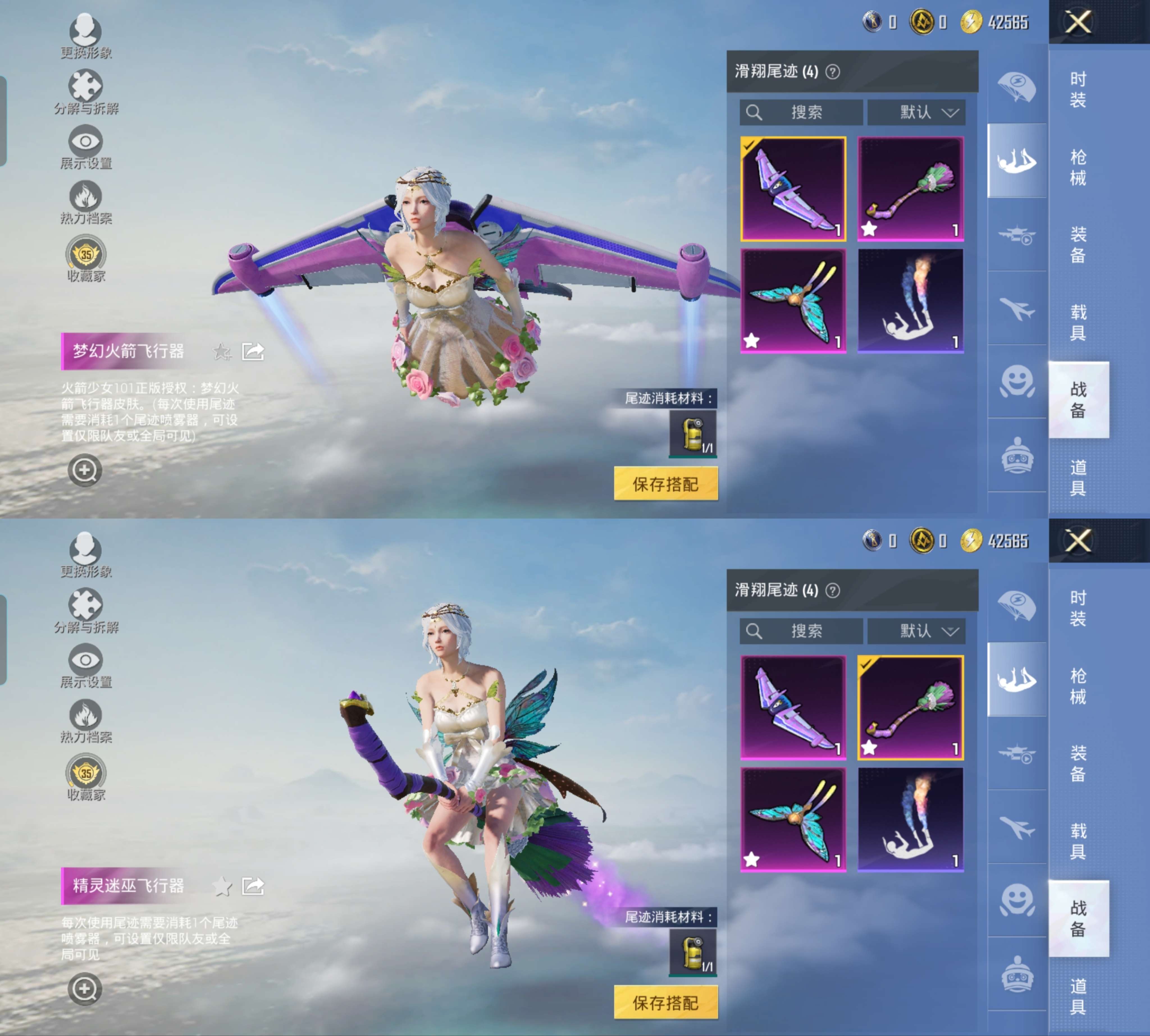Screen dimensions: 1150x1036
Task: Zoom preview with magnifier below 梦幻火箭飞行器 description
Action: point(85,470)
